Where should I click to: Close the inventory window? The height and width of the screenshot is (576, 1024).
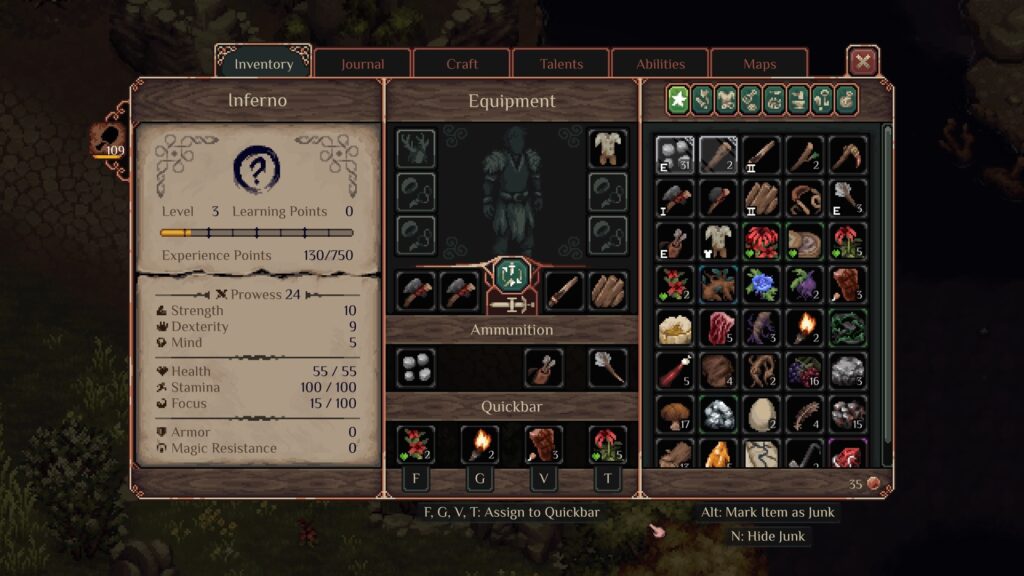coord(862,62)
